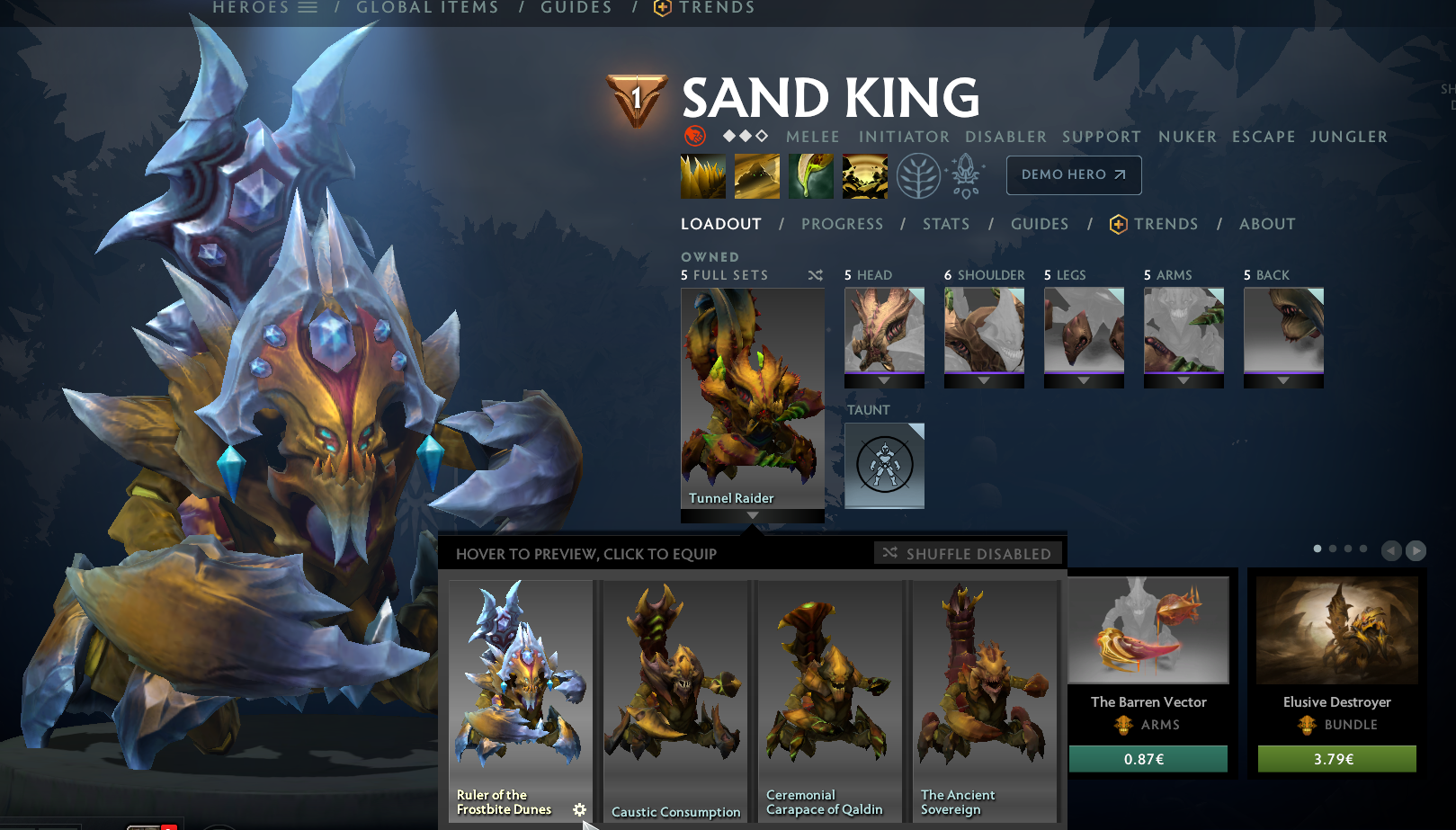Open settings gear on Ruler of Frostbite Dunes
This screenshot has height=830, width=1456.
pos(580,809)
